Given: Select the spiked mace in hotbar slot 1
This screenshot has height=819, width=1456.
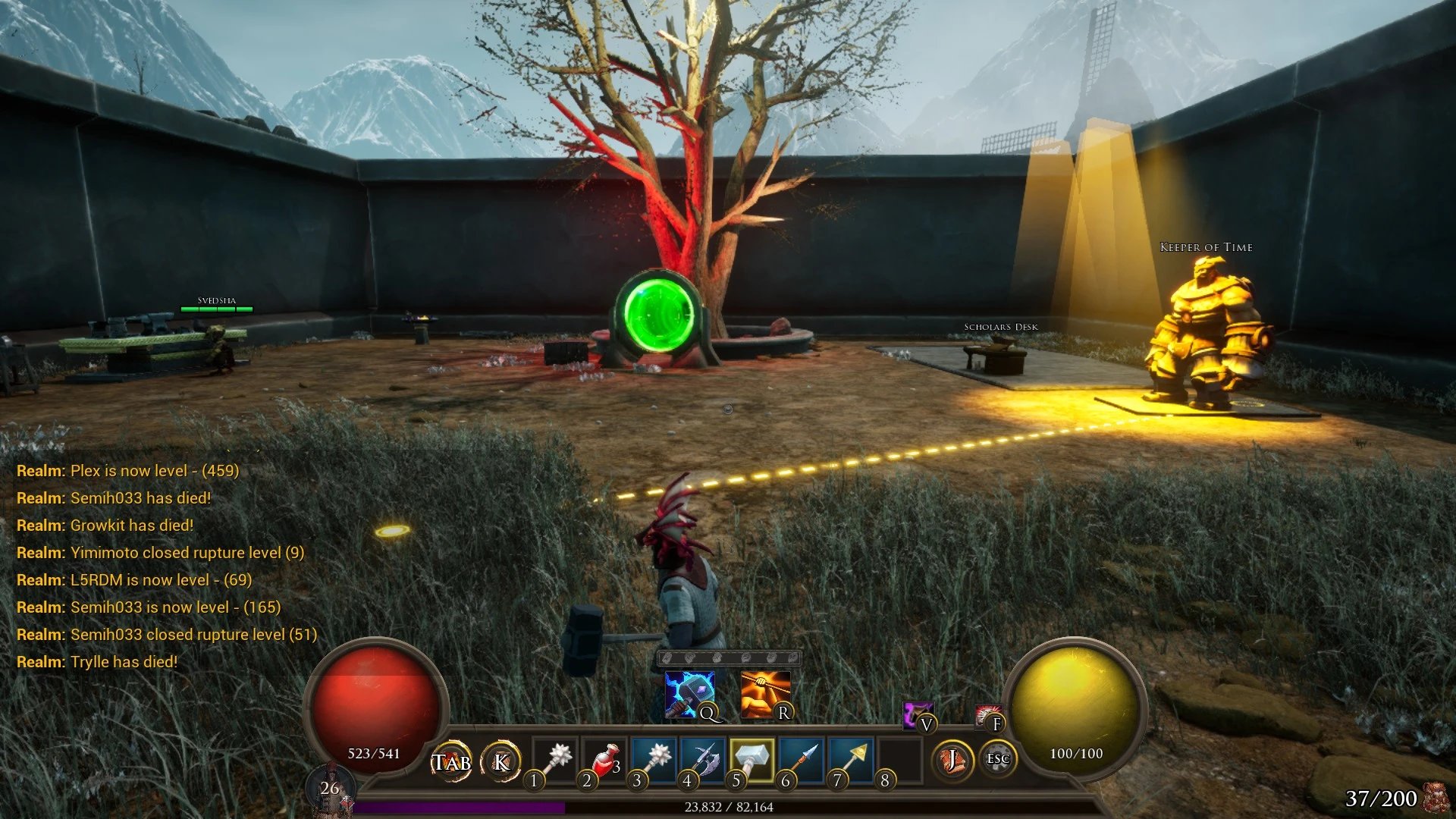Looking at the screenshot, I should click(556, 760).
